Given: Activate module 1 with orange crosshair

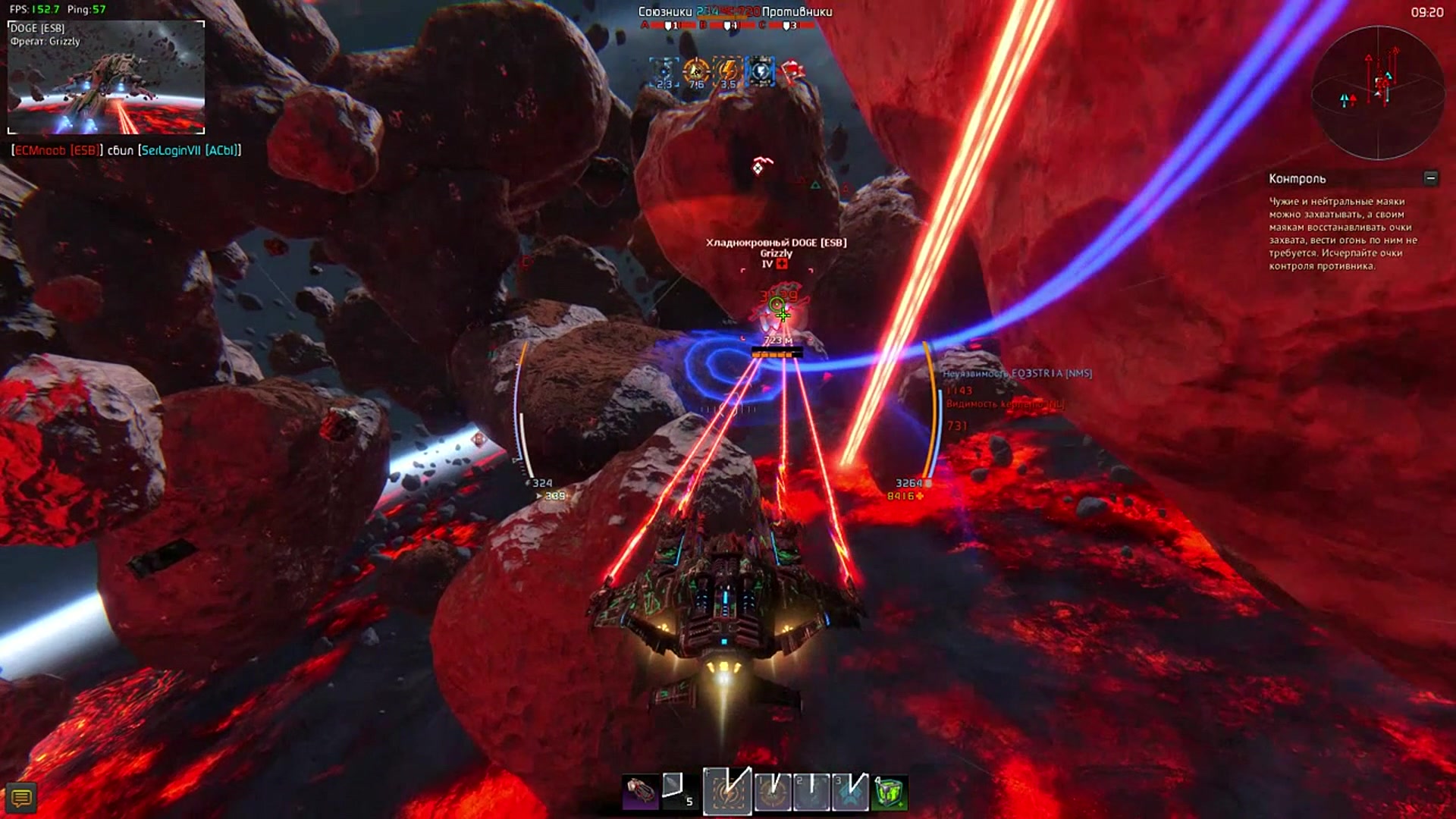Looking at the screenshot, I should click(773, 792).
